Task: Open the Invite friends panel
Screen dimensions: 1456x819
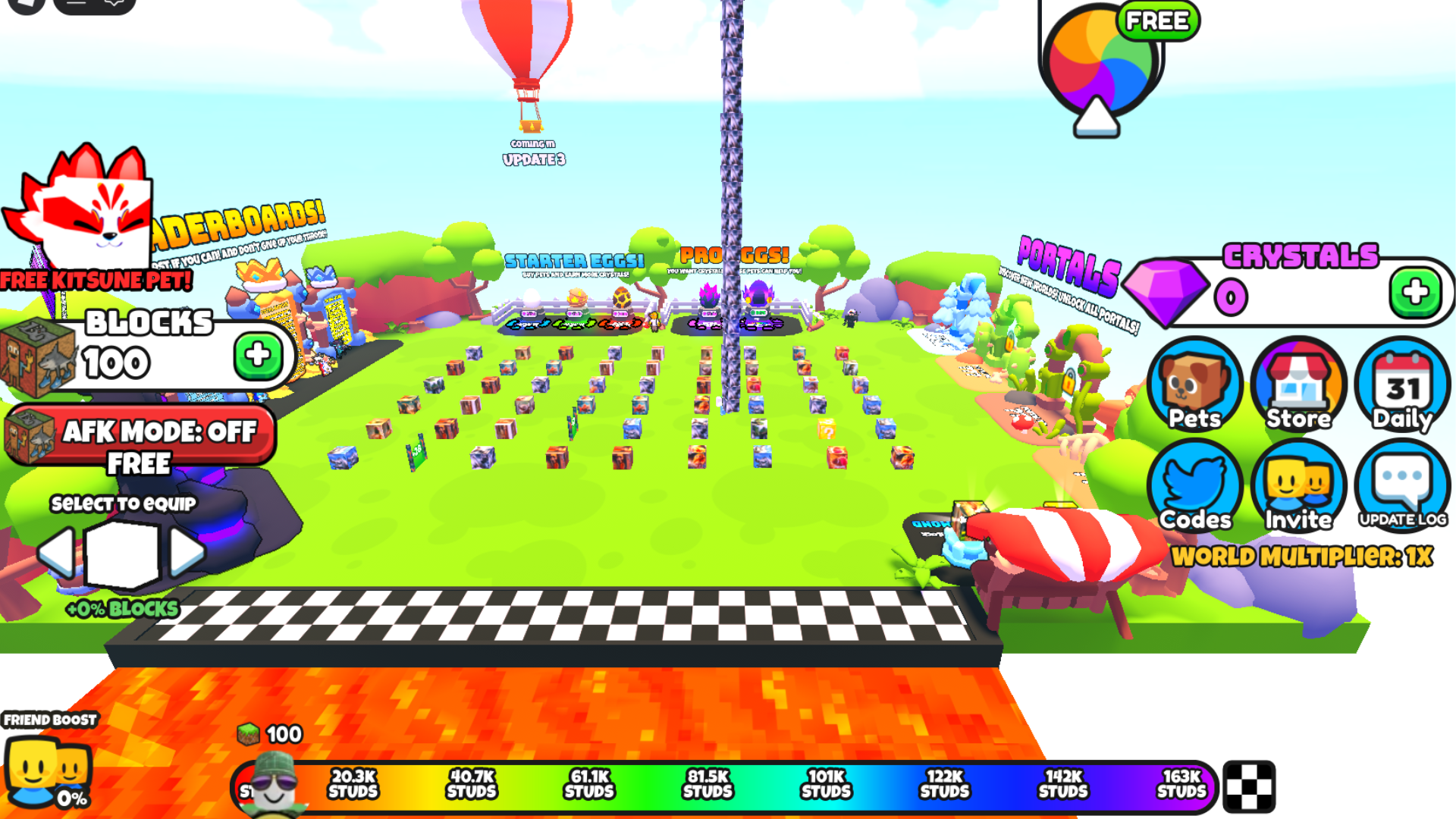Action: pos(1298,487)
